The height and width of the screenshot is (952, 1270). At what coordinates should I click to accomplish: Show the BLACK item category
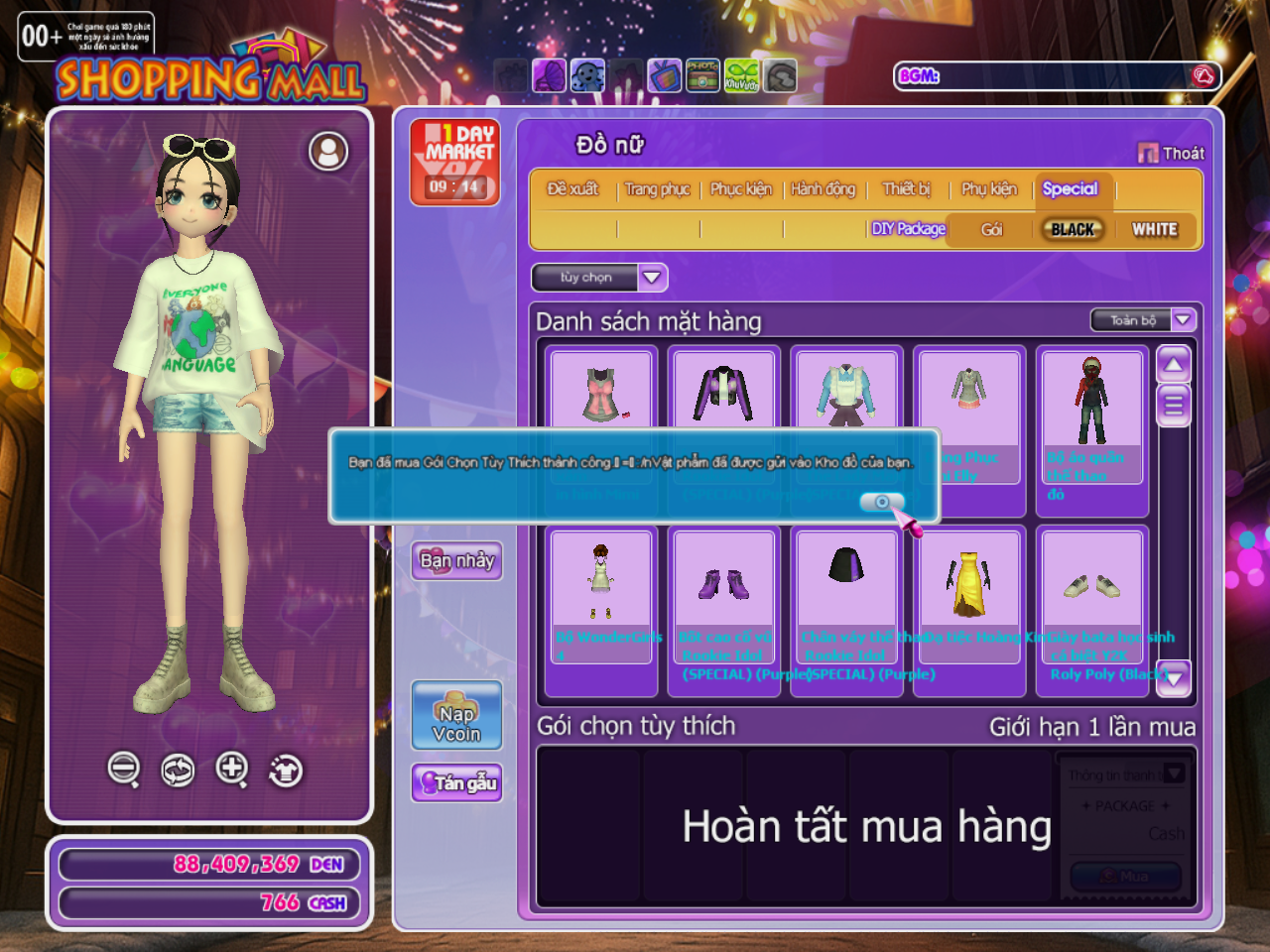(x=1073, y=229)
